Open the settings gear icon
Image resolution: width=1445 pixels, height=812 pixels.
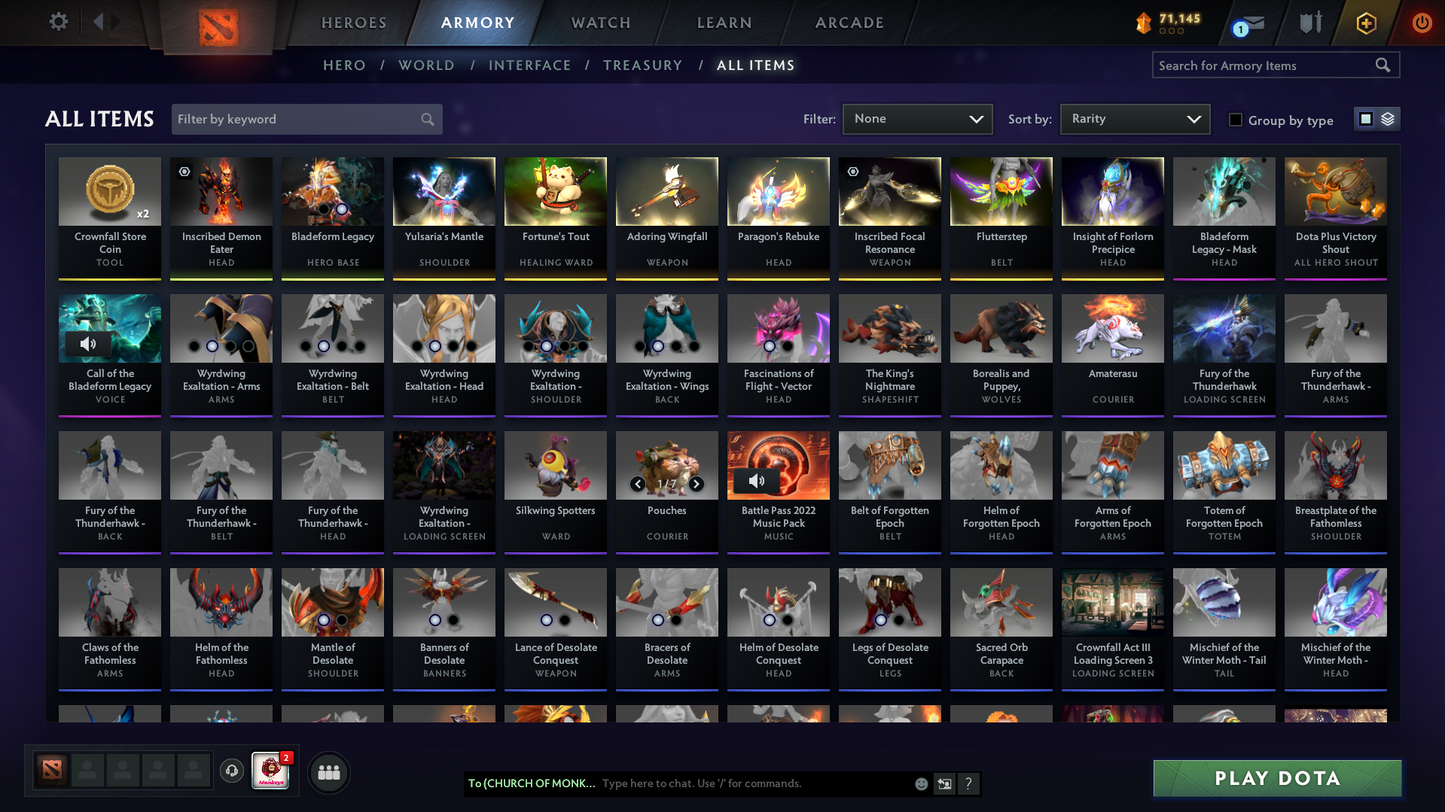(57, 20)
